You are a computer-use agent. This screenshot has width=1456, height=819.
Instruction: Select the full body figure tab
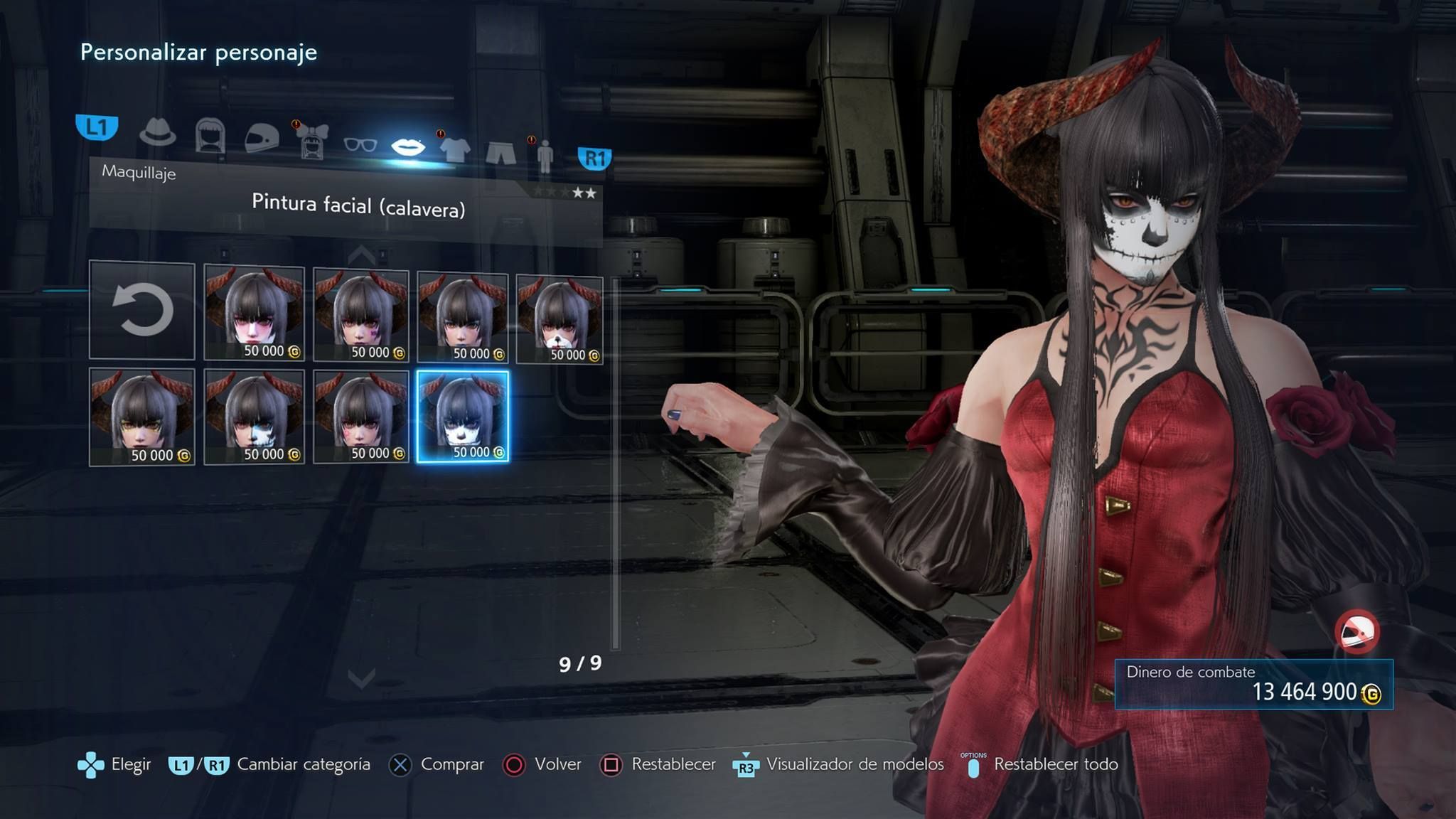click(x=545, y=155)
